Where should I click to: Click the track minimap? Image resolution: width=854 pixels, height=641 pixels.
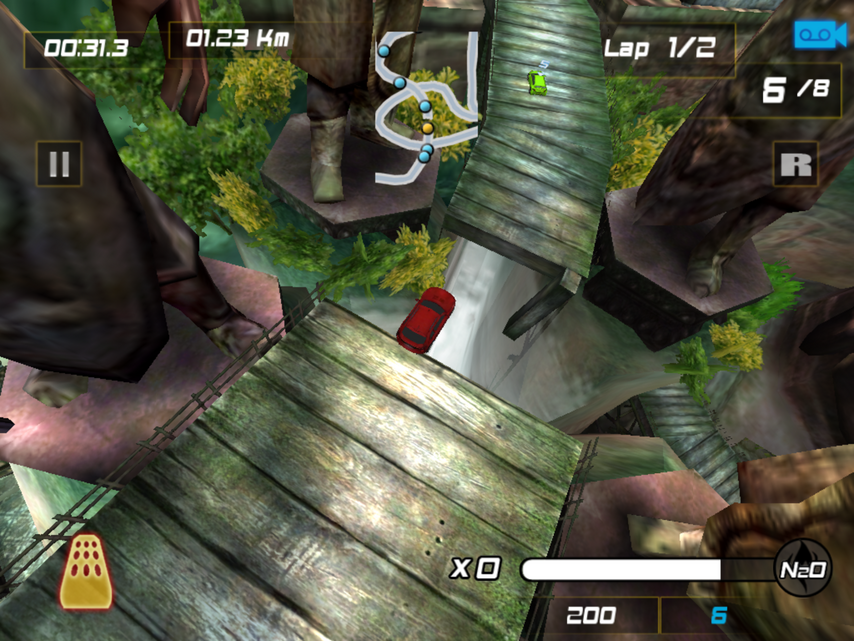click(x=427, y=108)
